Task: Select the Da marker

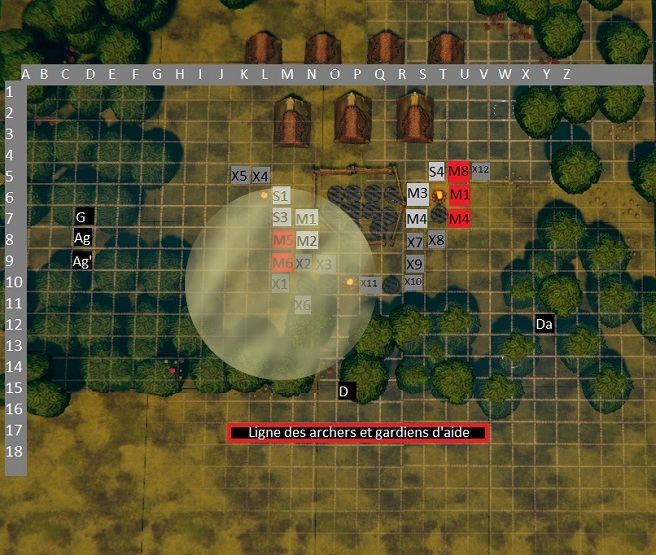Action: (x=544, y=324)
